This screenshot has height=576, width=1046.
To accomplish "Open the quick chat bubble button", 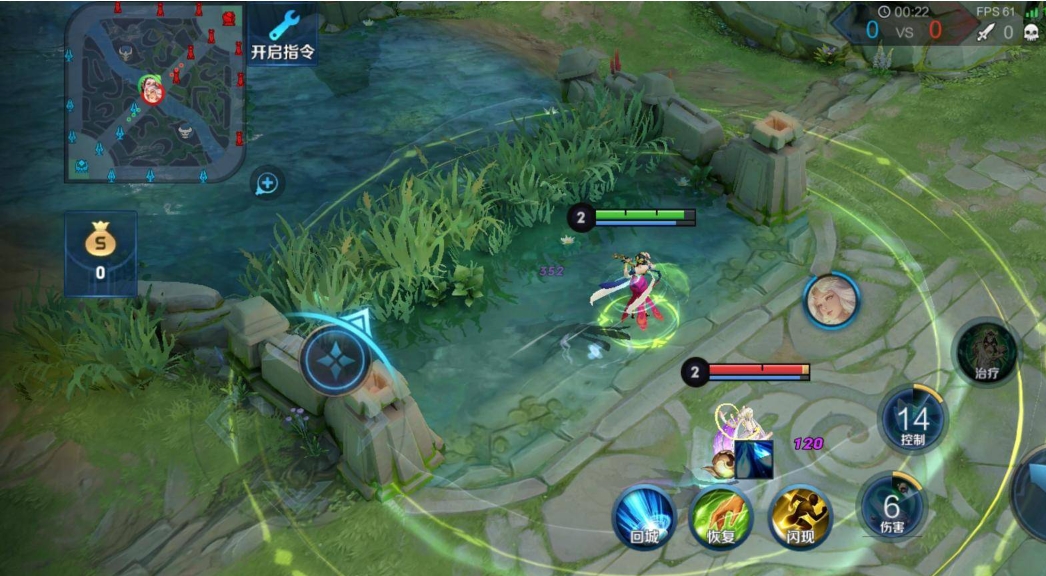I will [x=267, y=183].
